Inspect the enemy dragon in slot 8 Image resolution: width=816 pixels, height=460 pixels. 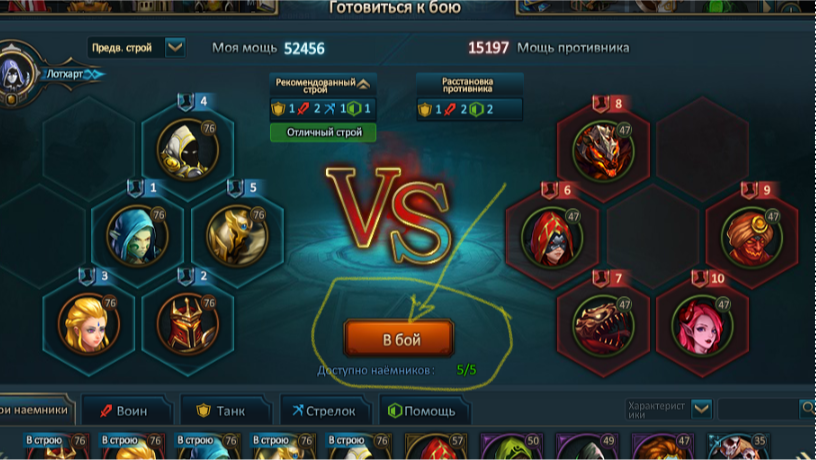pyautogui.click(x=603, y=148)
